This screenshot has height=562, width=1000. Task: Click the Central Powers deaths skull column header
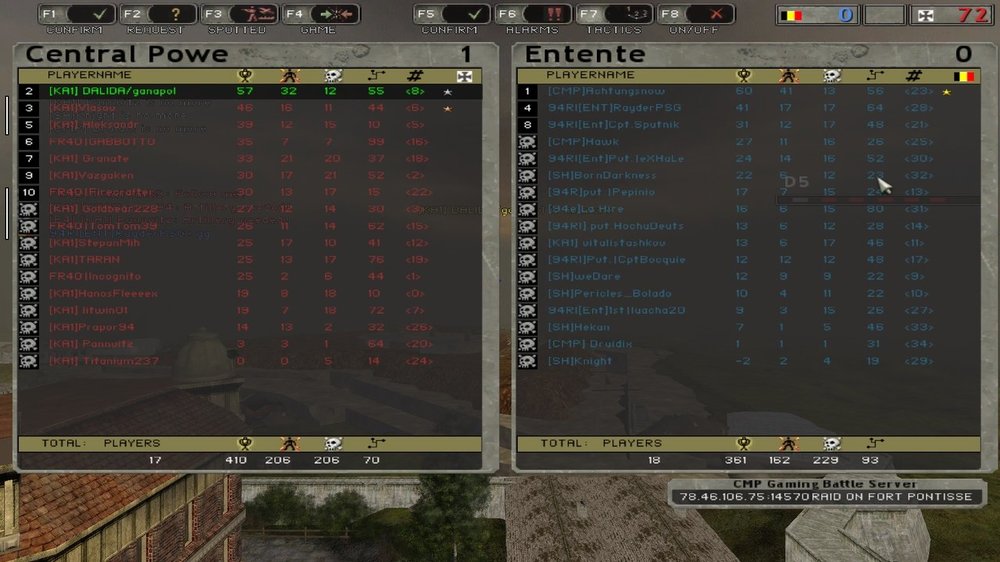[331, 75]
